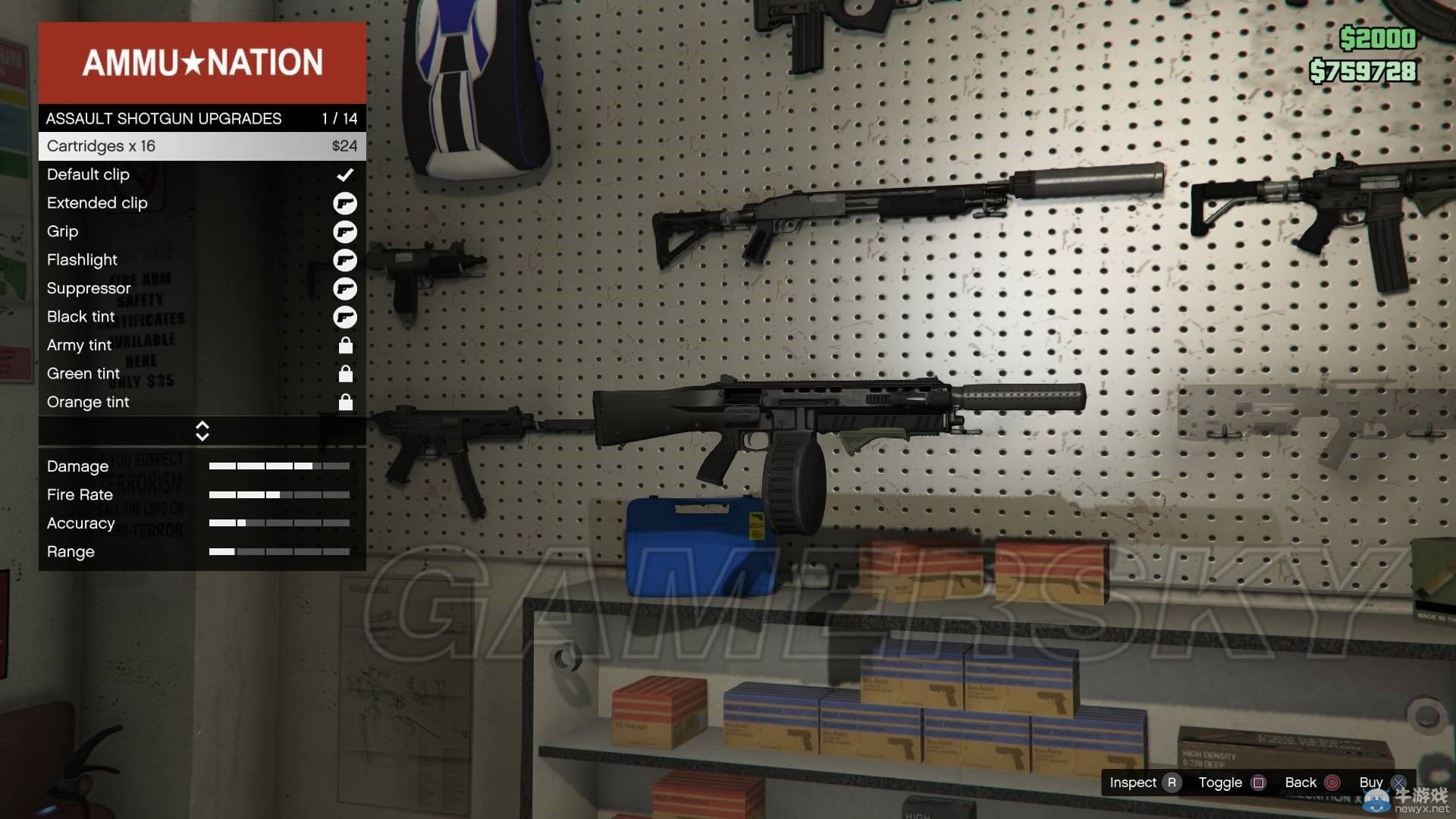Image resolution: width=1456 pixels, height=819 pixels.
Task: Select the Flashlight attachment
Action: [x=202, y=260]
